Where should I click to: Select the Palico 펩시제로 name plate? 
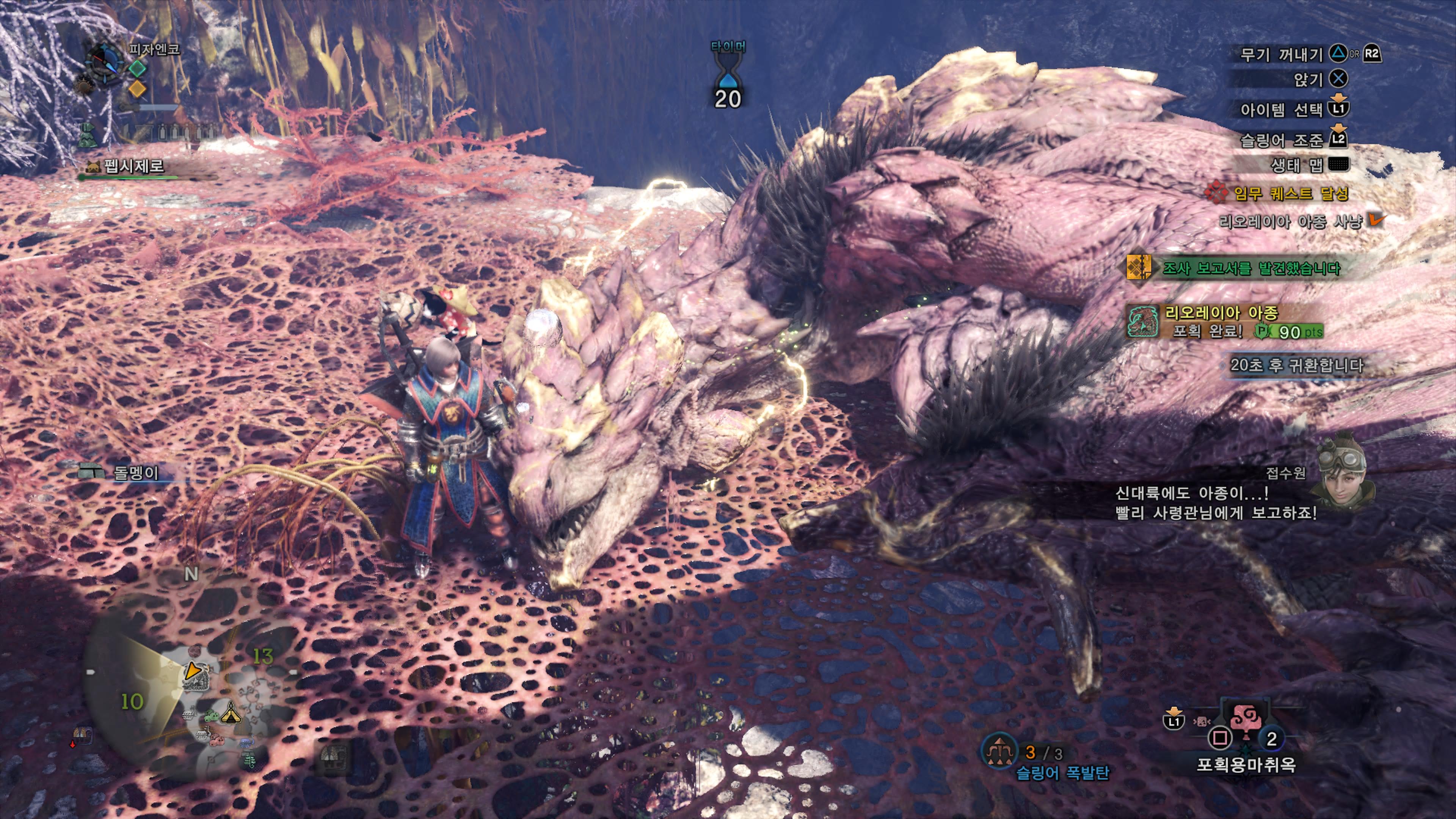[133, 166]
